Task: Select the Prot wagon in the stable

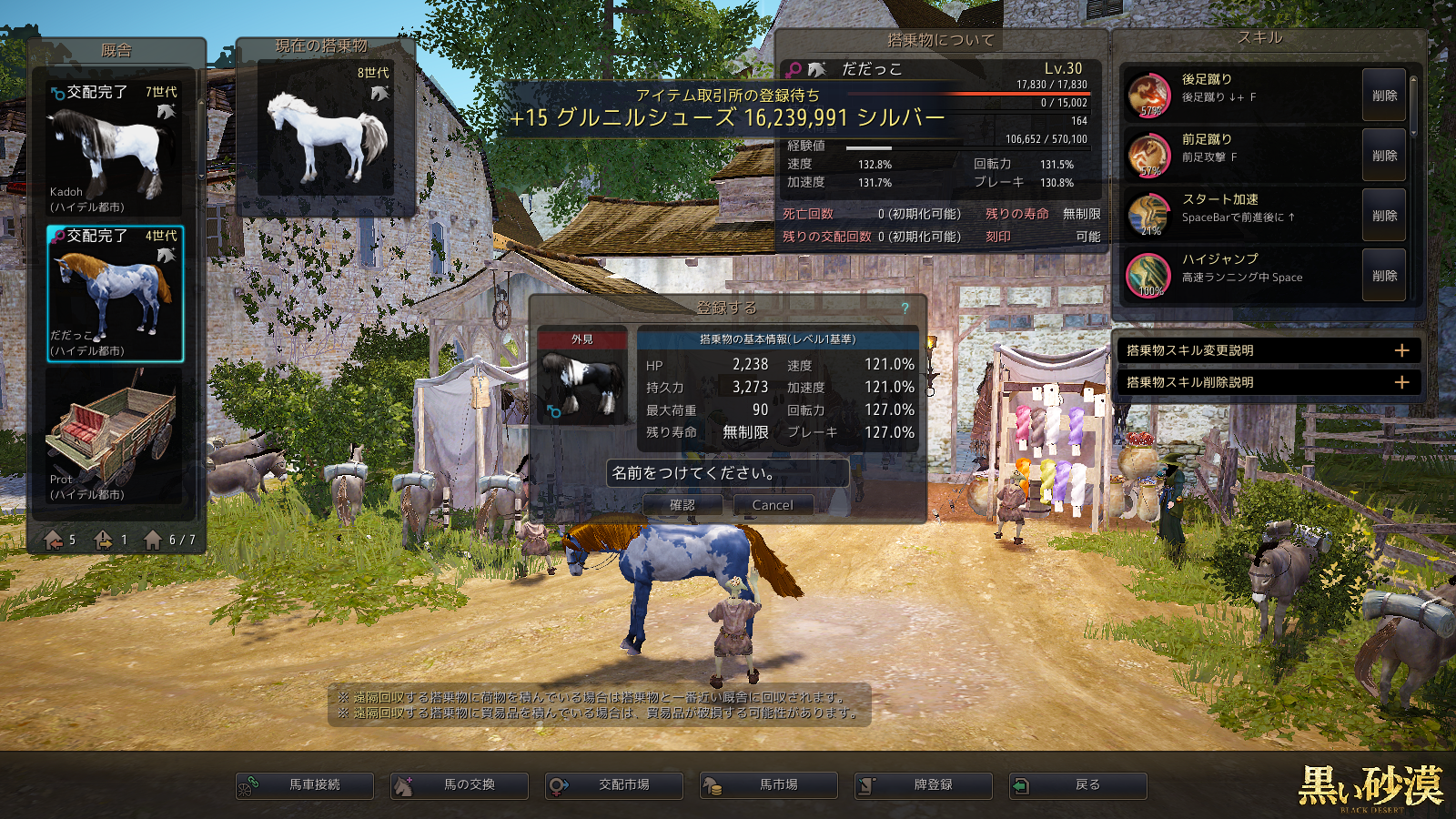Action: point(116,437)
